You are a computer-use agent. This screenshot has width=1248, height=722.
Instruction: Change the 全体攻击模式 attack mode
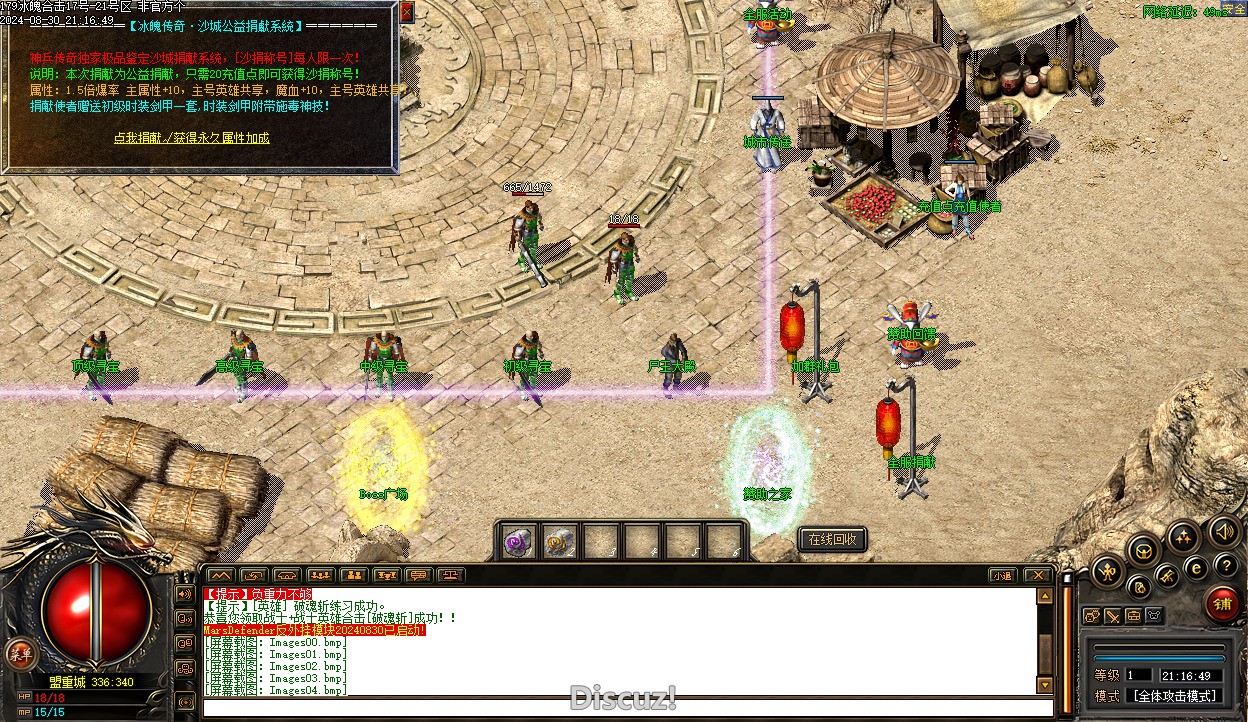(1173, 696)
